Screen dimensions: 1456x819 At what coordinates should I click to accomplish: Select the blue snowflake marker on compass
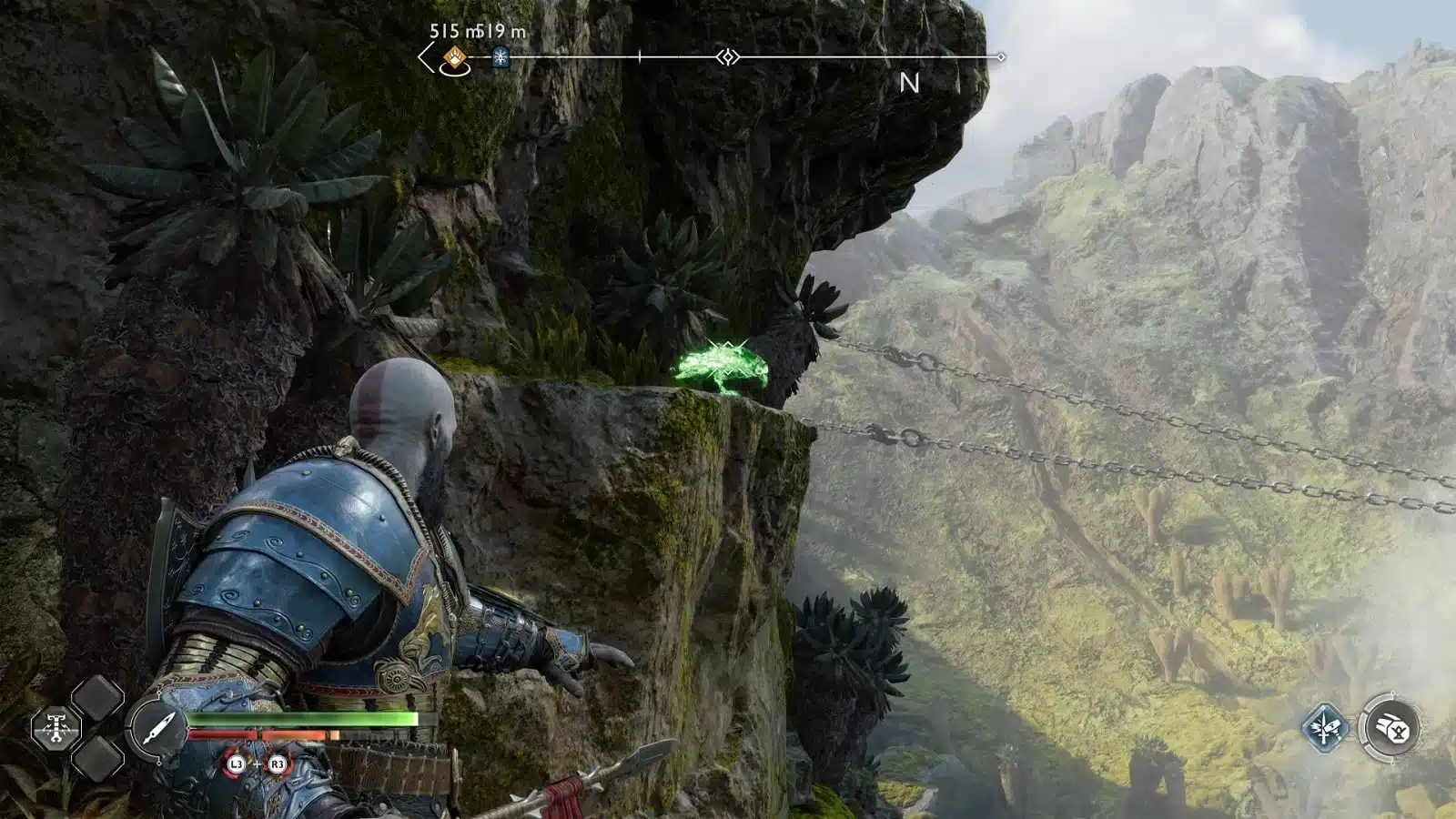(500, 58)
